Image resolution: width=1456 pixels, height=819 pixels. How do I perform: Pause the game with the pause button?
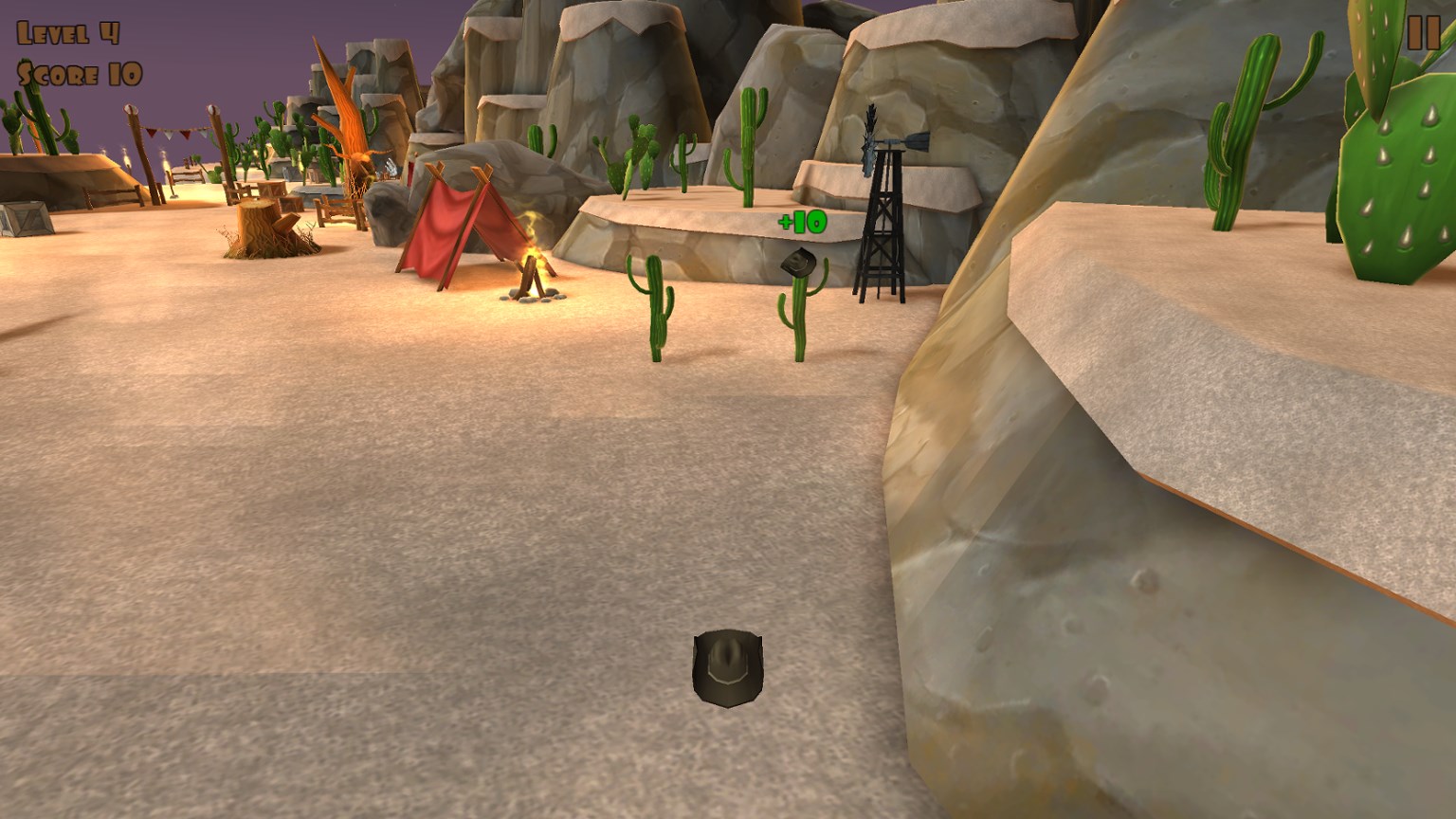[x=1423, y=33]
